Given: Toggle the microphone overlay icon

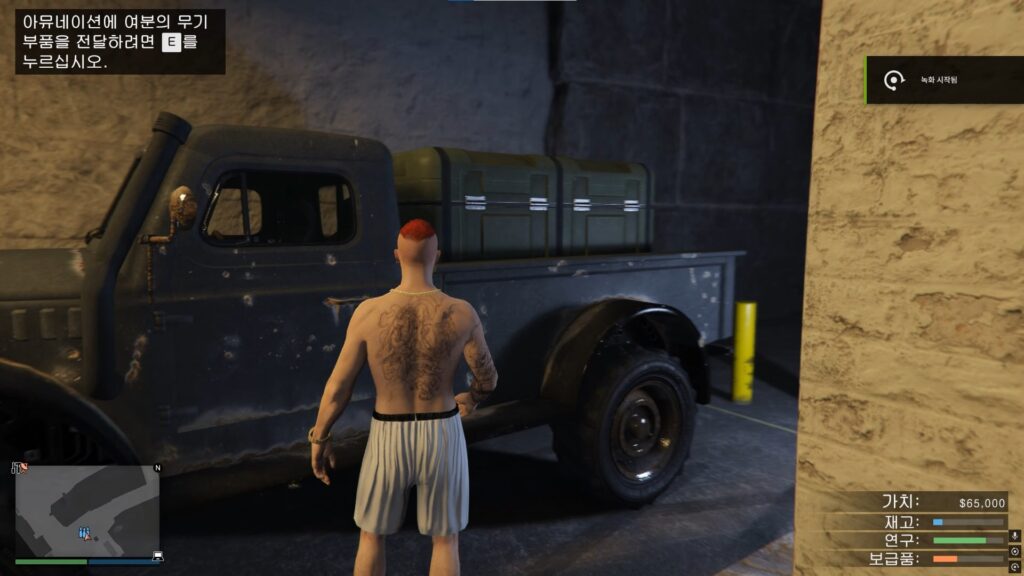Looking at the screenshot, I should point(1015,535).
